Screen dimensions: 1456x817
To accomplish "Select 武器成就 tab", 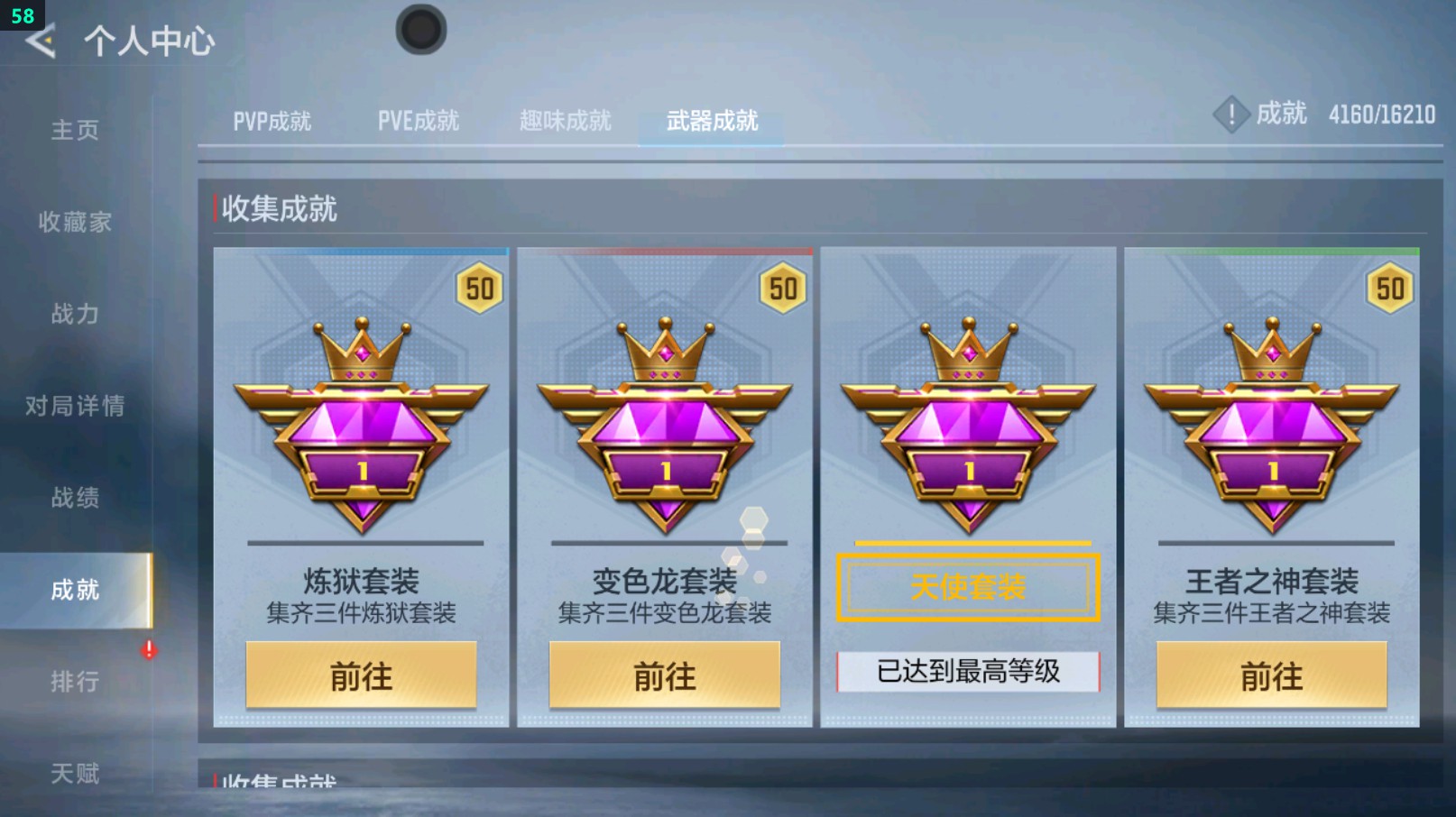I will [710, 118].
